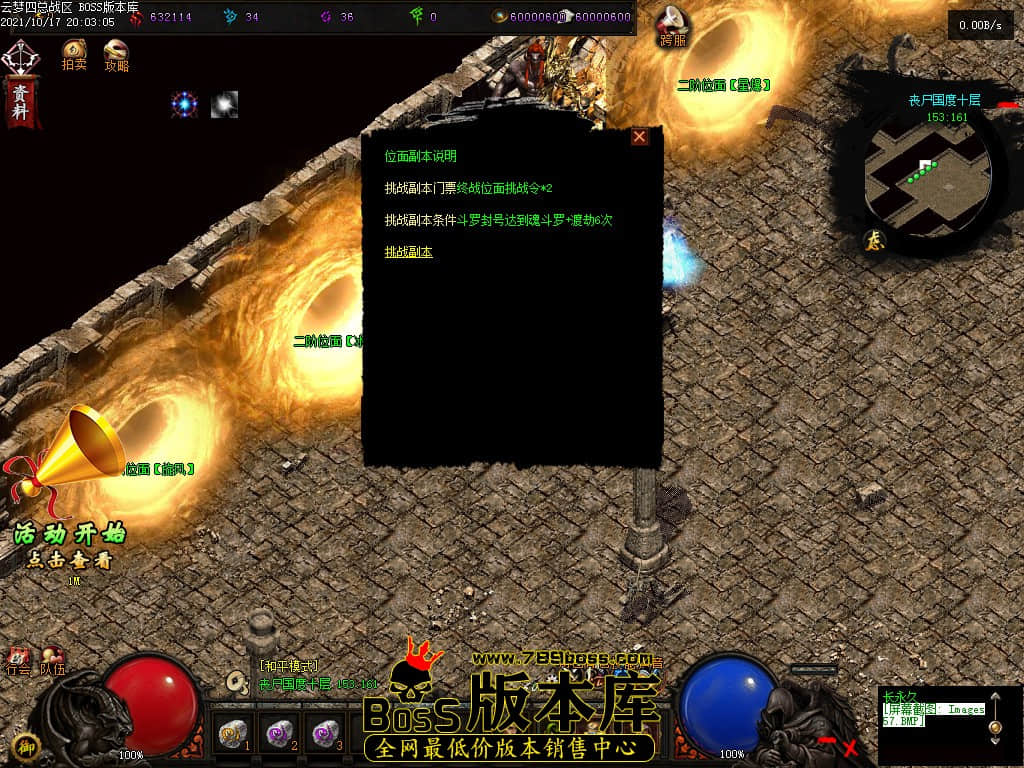Click the 挑战副本 challenge dungeon link

(409, 252)
